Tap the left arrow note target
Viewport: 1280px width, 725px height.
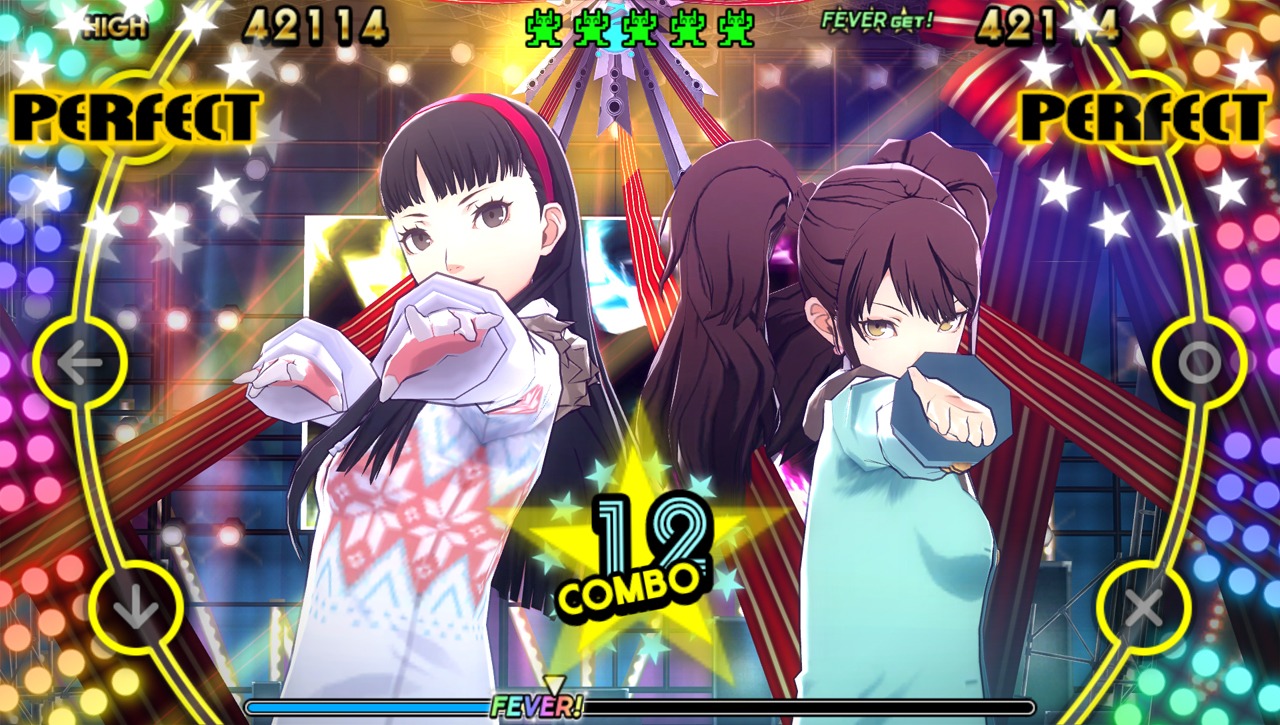80,363
